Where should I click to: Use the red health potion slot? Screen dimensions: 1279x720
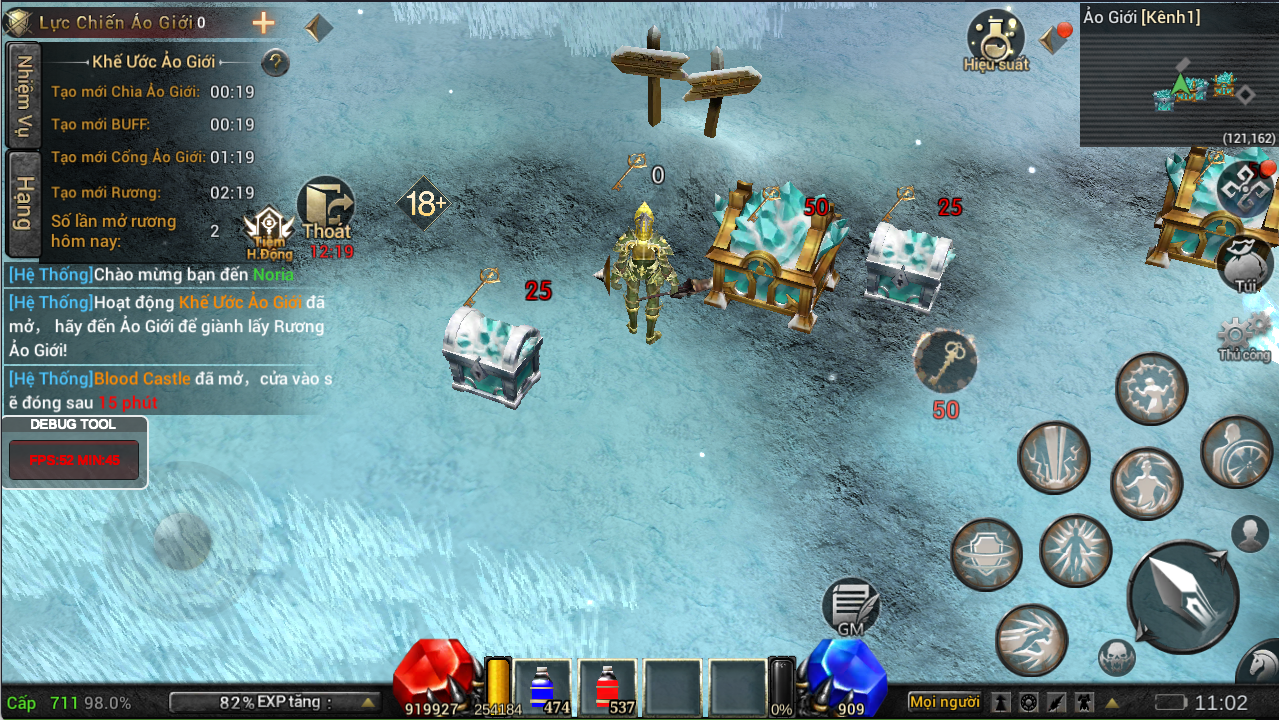[607, 688]
